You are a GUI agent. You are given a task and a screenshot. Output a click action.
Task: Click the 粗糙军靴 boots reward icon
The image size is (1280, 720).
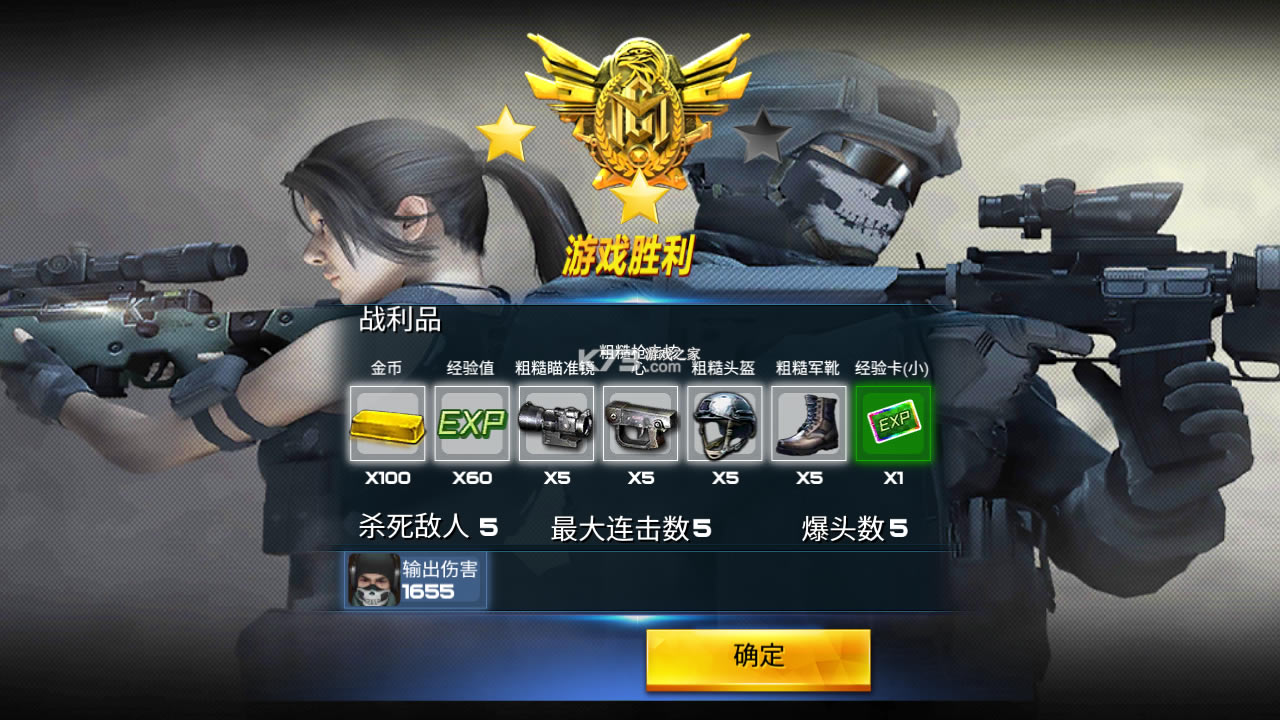(x=810, y=425)
